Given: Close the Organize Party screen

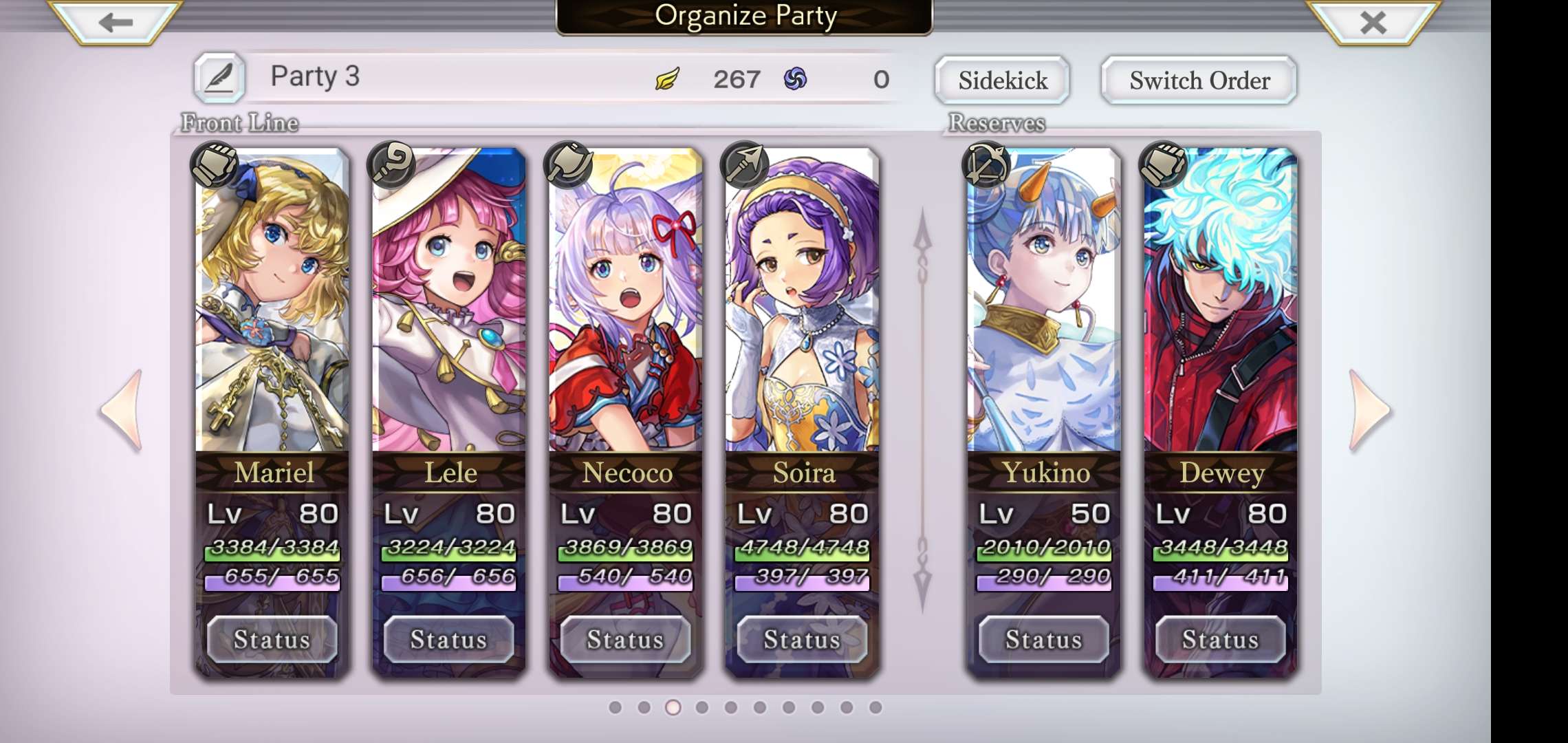Looking at the screenshot, I should coord(1373,23).
